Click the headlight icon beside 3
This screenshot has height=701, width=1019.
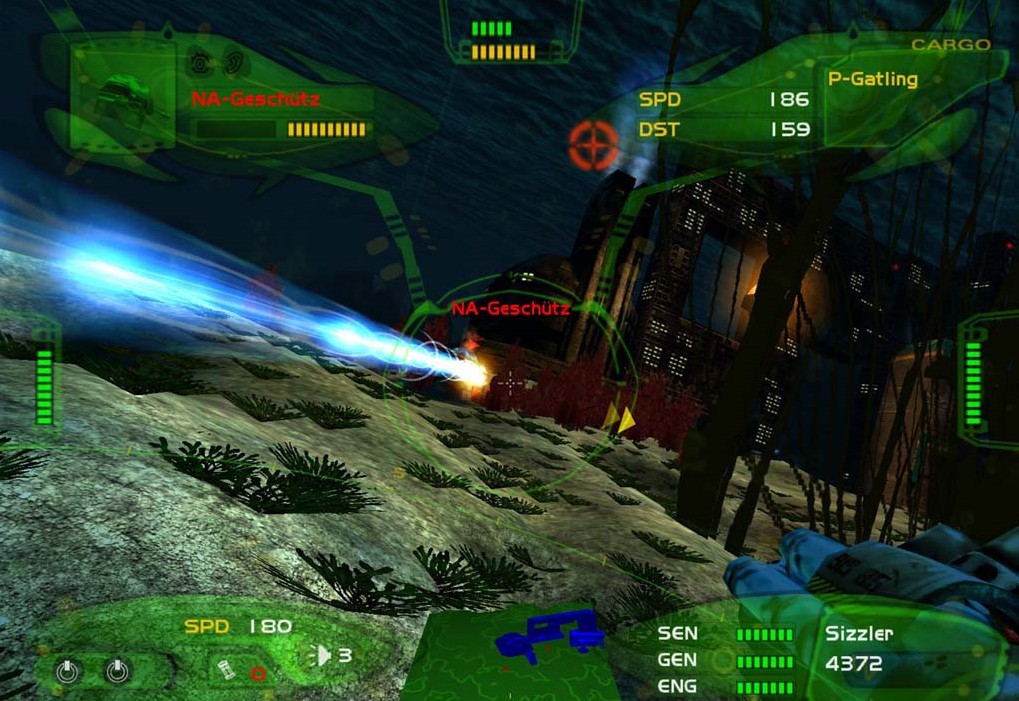pyautogui.click(x=321, y=656)
